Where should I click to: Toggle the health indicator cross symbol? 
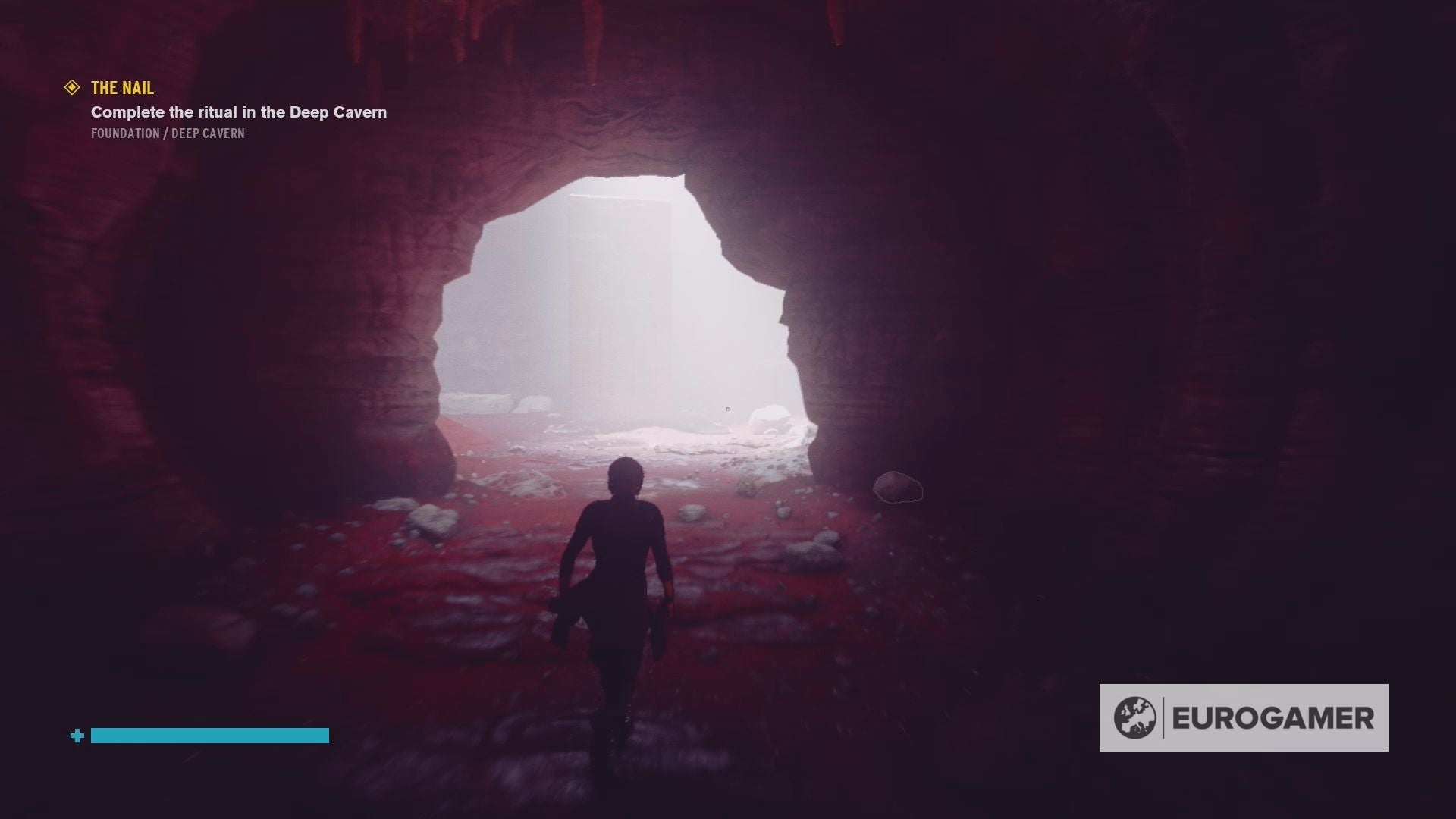coord(77,735)
